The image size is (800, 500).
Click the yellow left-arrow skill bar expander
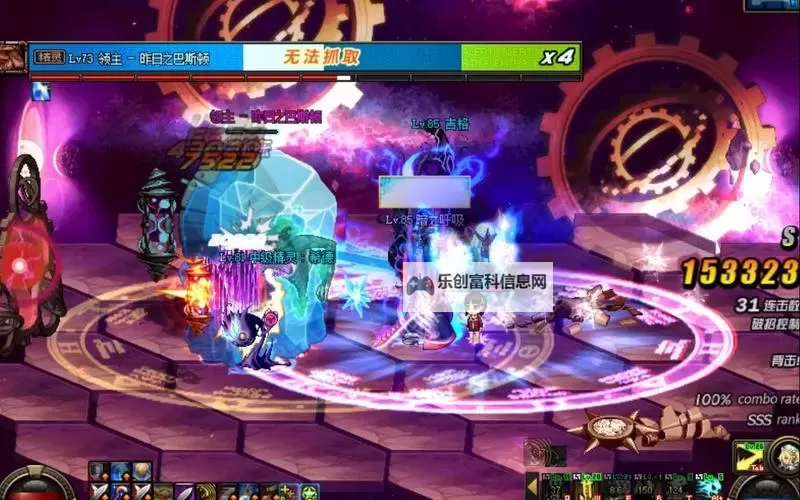tap(533, 487)
